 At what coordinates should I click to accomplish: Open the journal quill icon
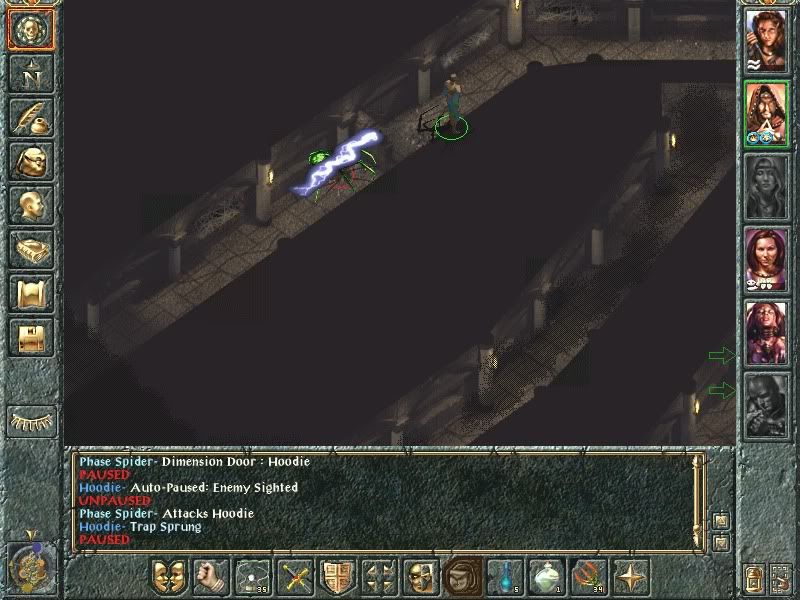tap(31, 118)
